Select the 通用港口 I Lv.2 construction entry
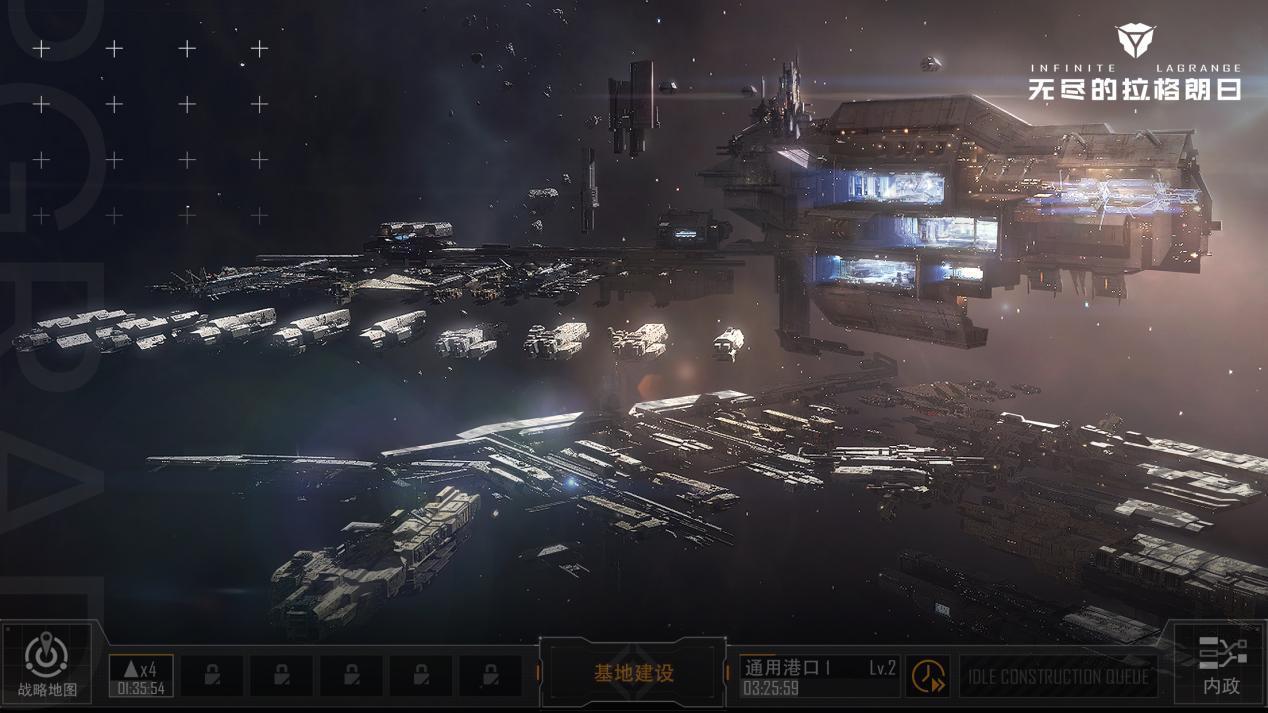Image resolution: width=1268 pixels, height=713 pixels. [819, 676]
